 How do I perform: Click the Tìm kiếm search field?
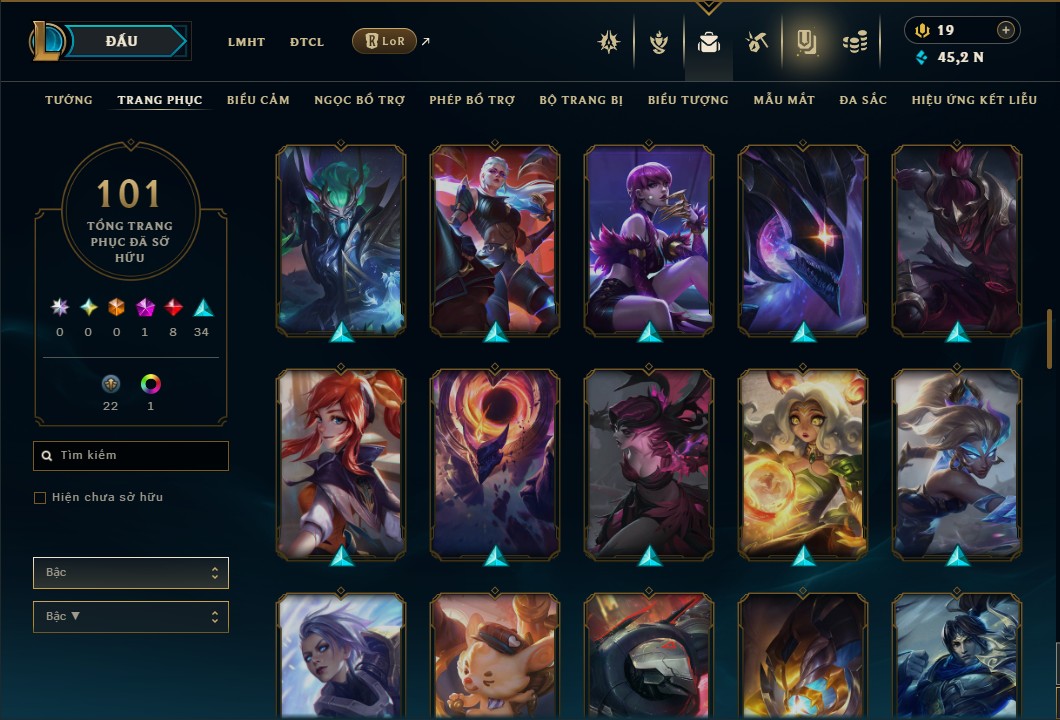131,456
